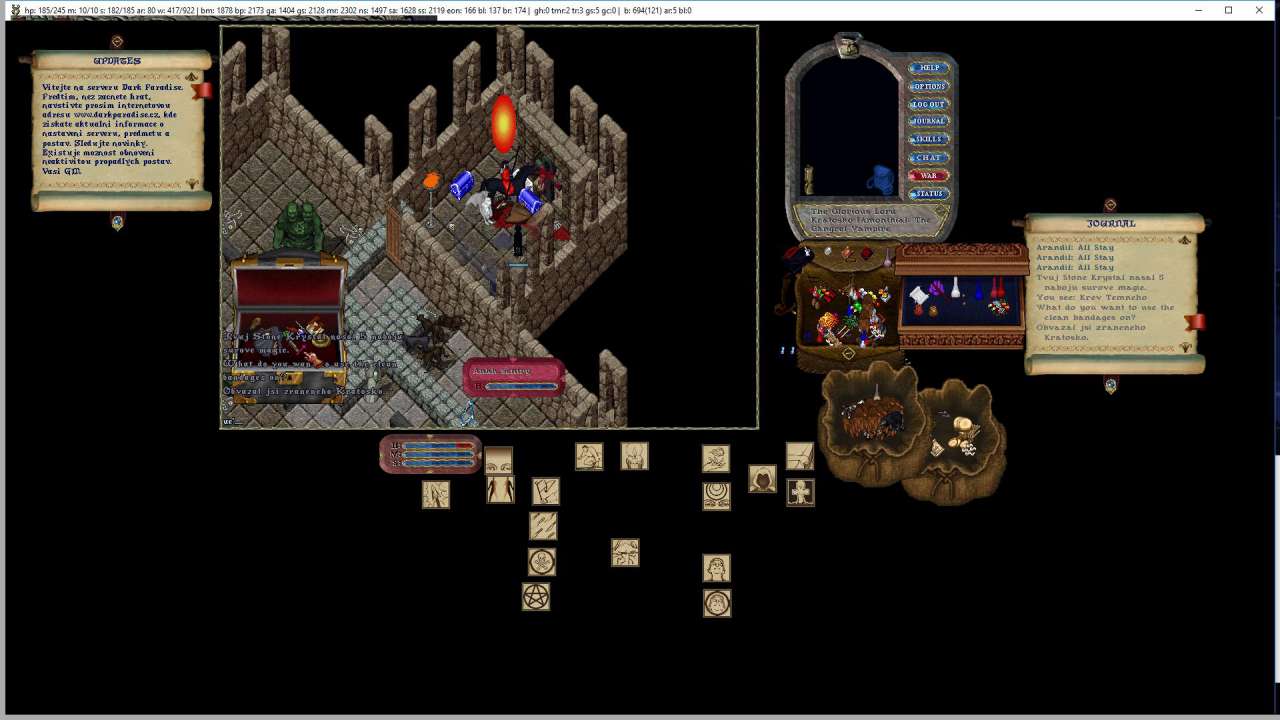1280x720 pixels.
Task: Toggle the red War mode button
Action: tap(929, 175)
